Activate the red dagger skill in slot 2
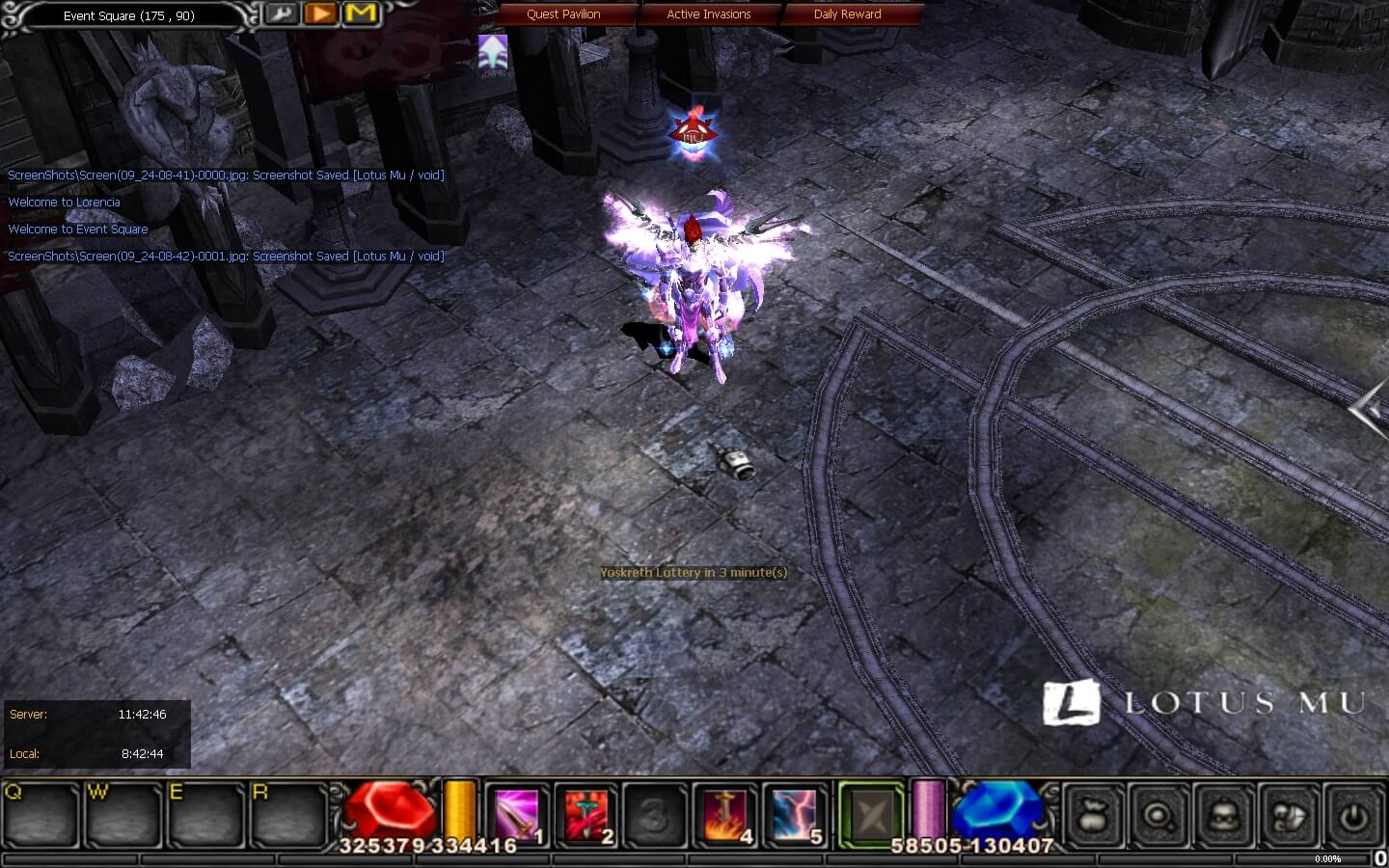Screen dimensions: 1389x868 click(586, 815)
